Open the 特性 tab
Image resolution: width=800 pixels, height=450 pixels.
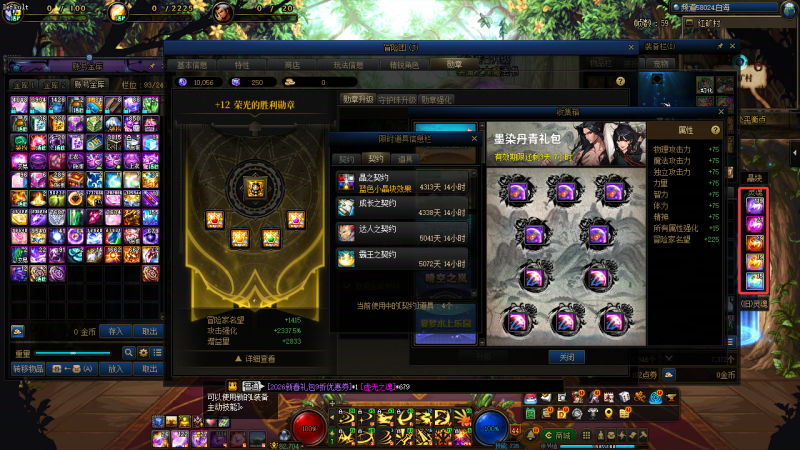click(x=242, y=64)
